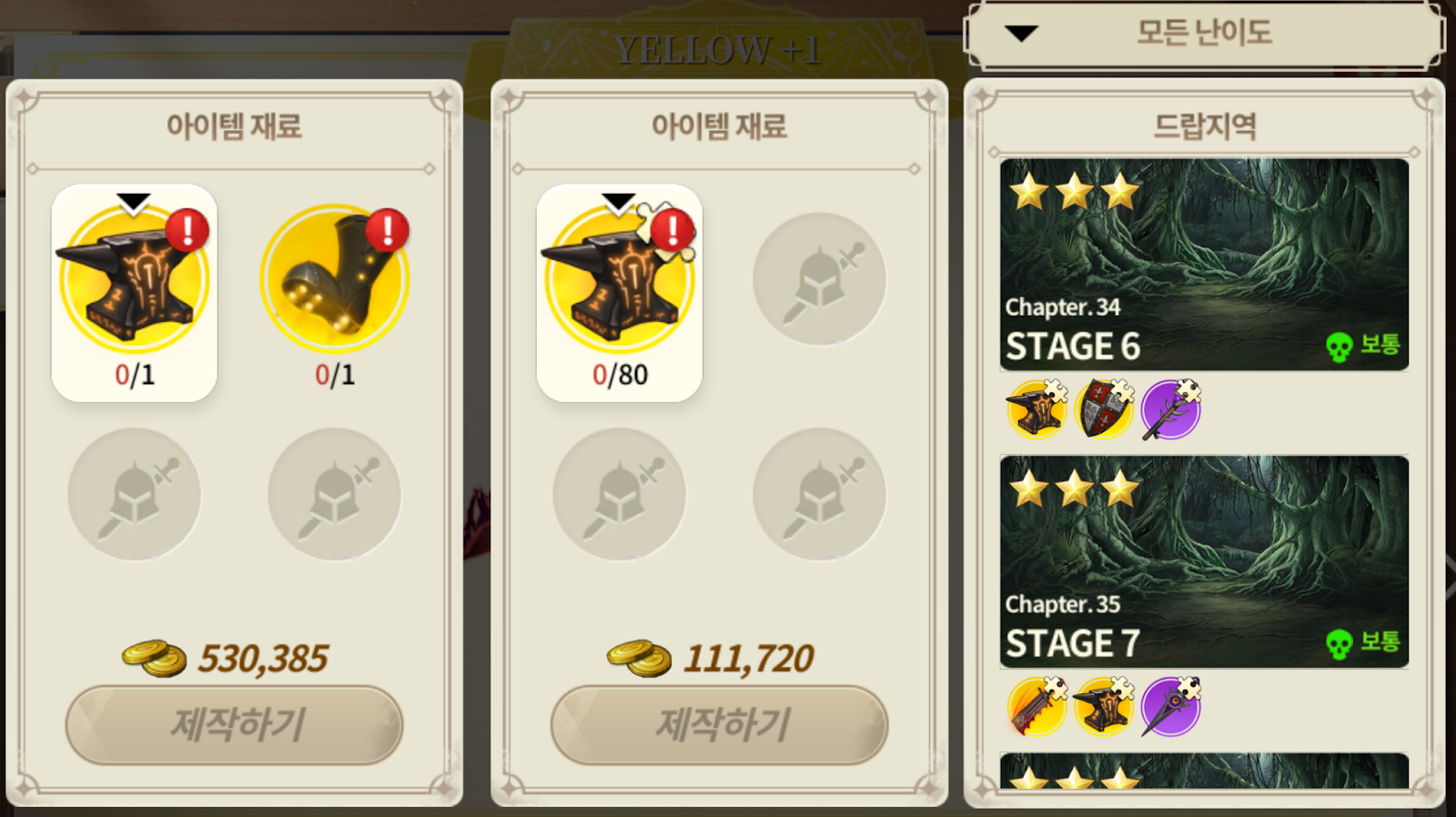Inspect the red sword fragment drop icon
The height and width of the screenshot is (817, 1456).
[1037, 707]
